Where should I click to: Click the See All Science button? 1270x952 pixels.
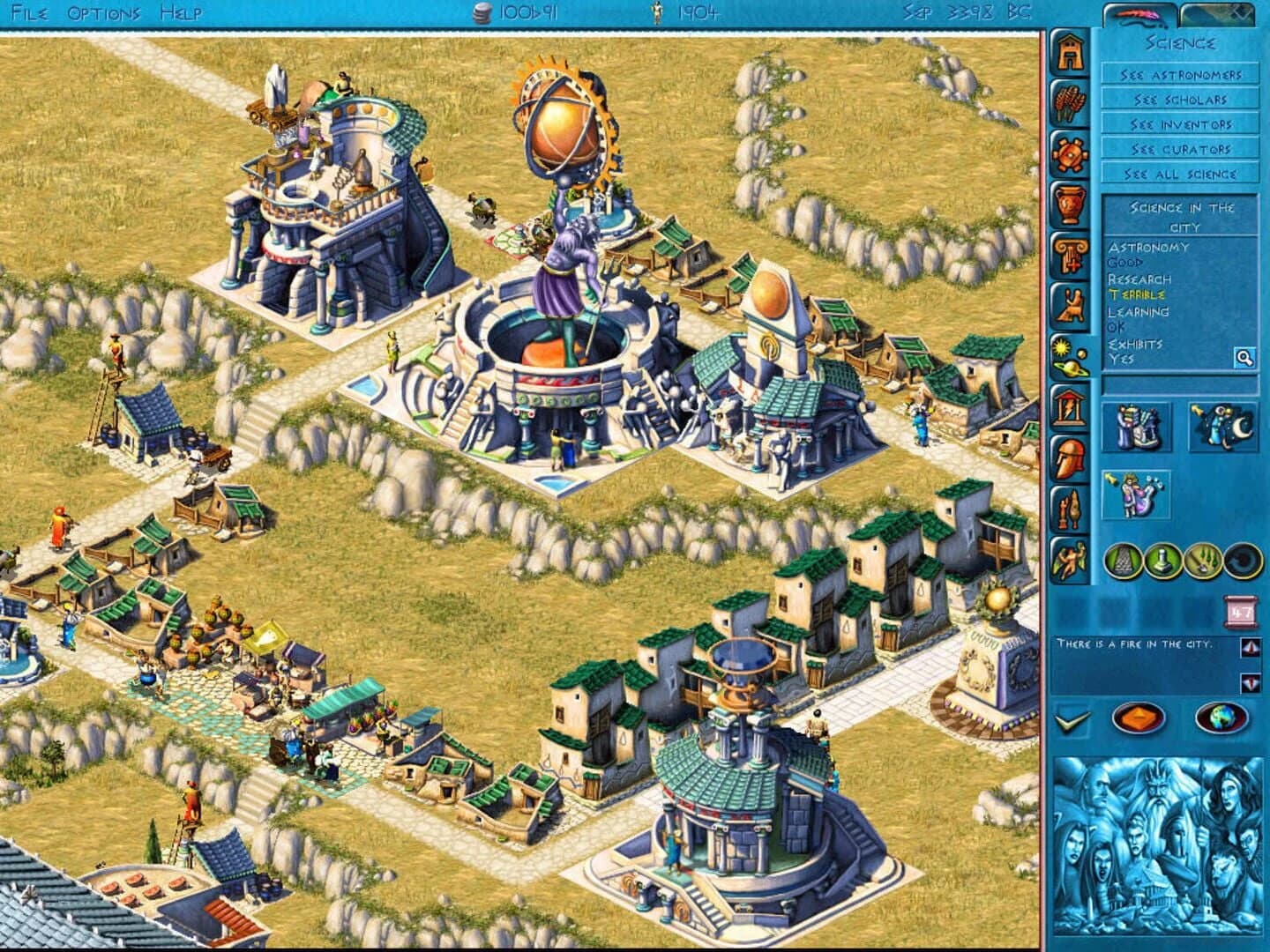1179,174
